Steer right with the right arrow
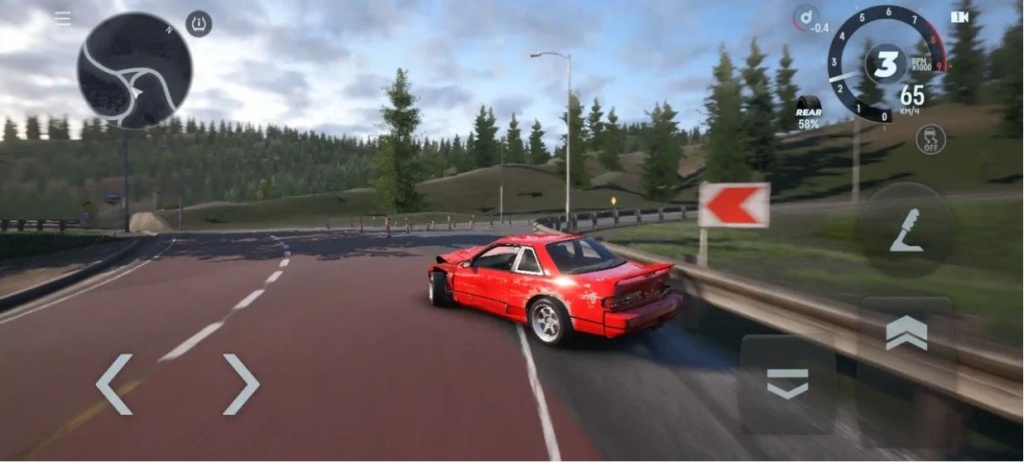Image resolution: width=1024 pixels, height=463 pixels. pos(240,384)
